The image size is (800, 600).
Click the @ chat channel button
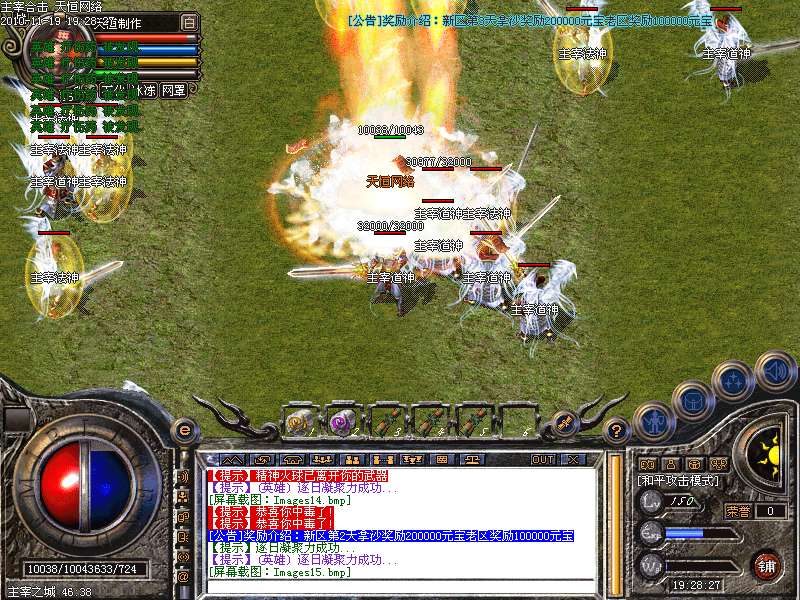click(x=183, y=577)
